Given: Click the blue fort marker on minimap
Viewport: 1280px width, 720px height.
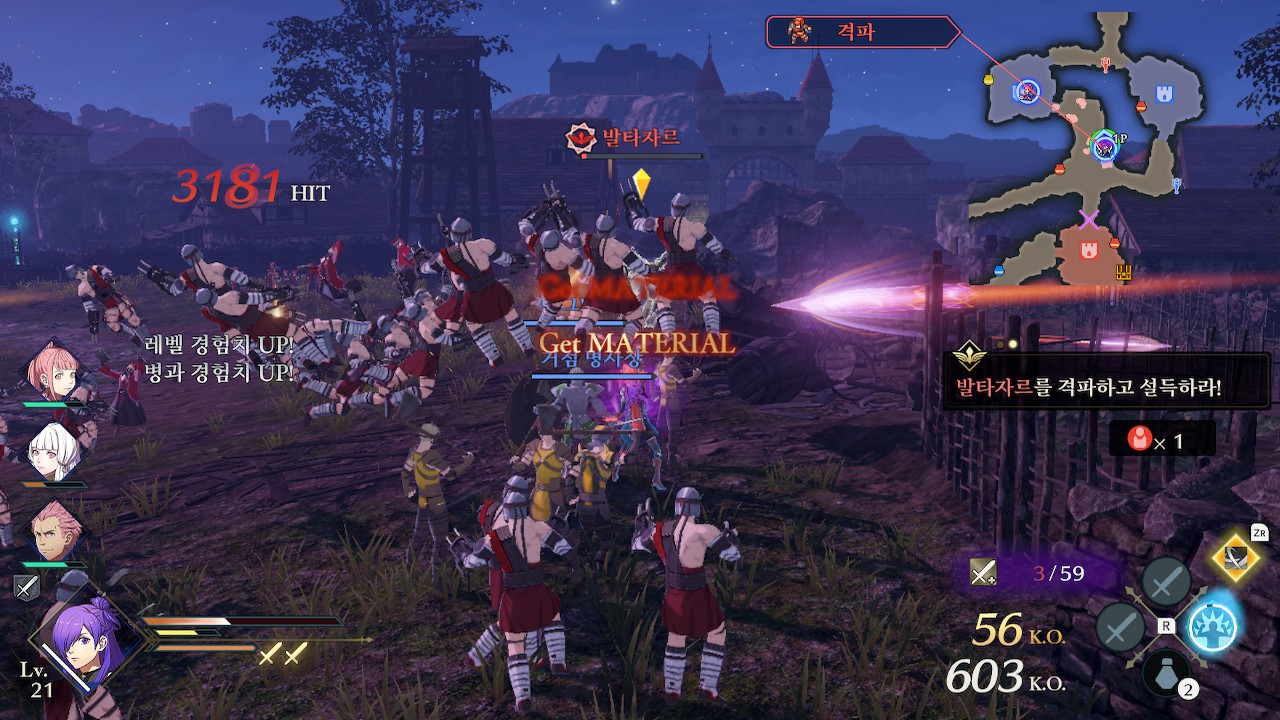Looking at the screenshot, I should click(1164, 94).
